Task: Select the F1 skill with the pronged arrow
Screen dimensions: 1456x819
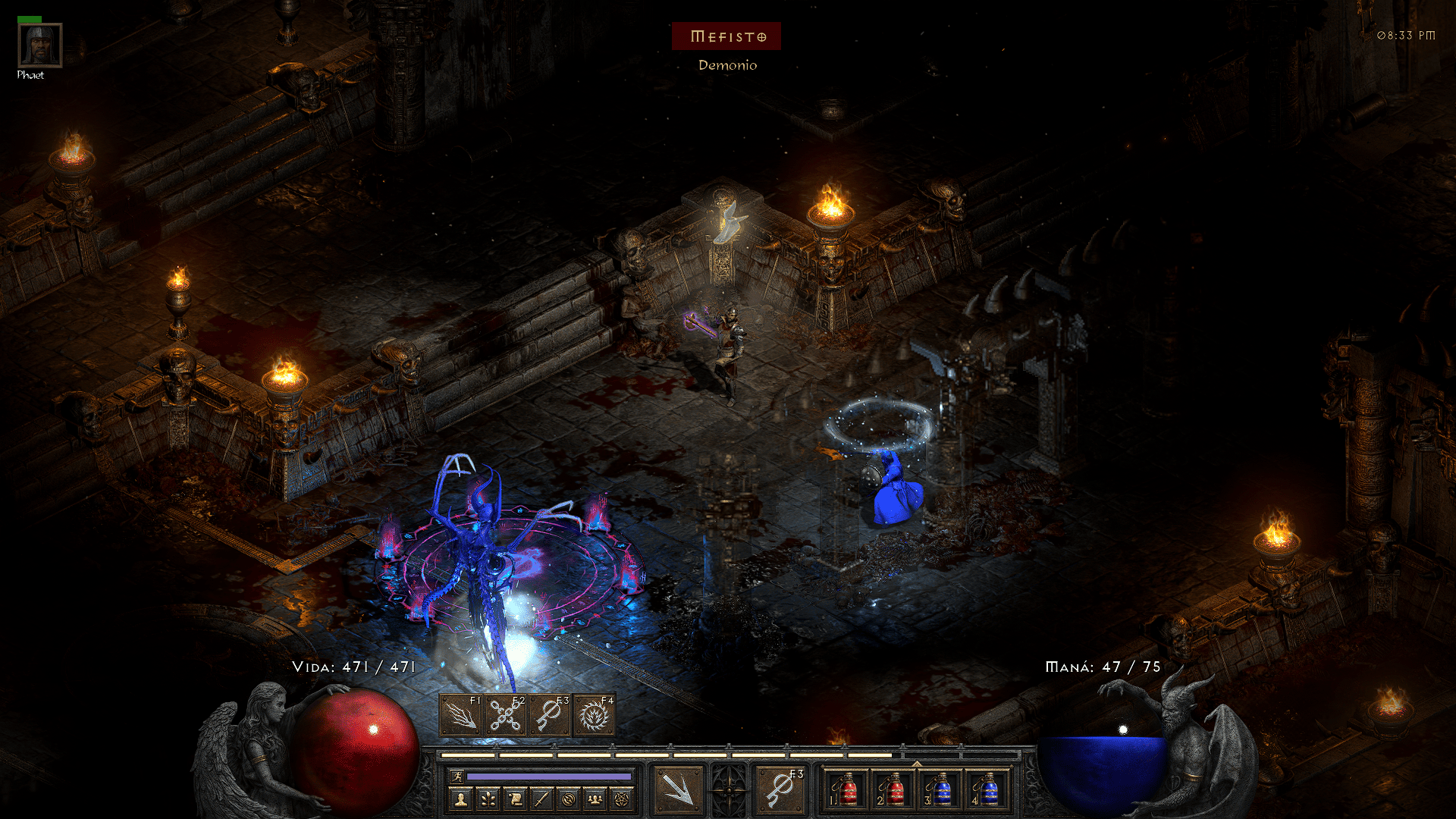Action: pos(461,715)
